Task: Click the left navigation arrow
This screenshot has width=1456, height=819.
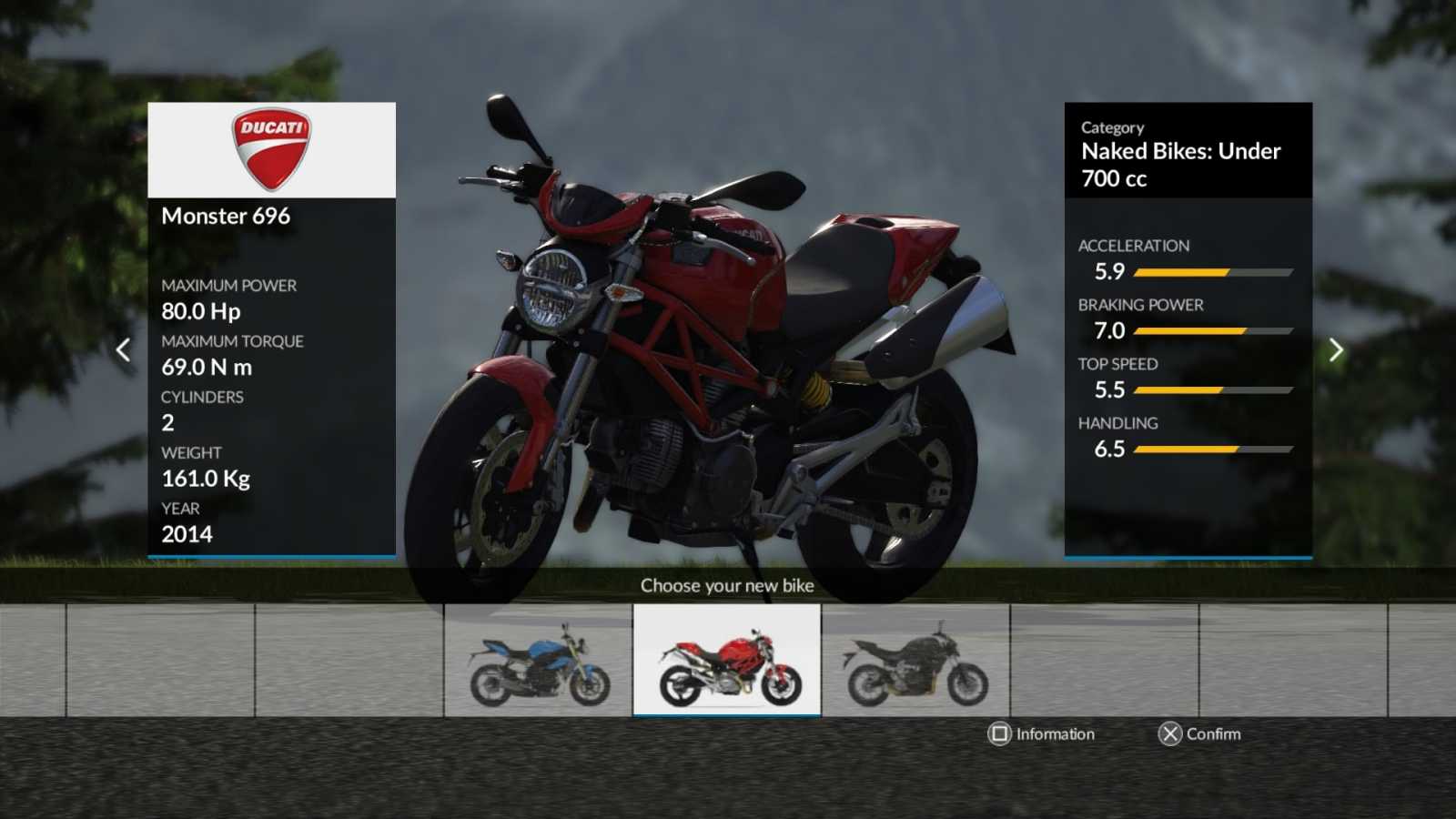Action: click(125, 349)
